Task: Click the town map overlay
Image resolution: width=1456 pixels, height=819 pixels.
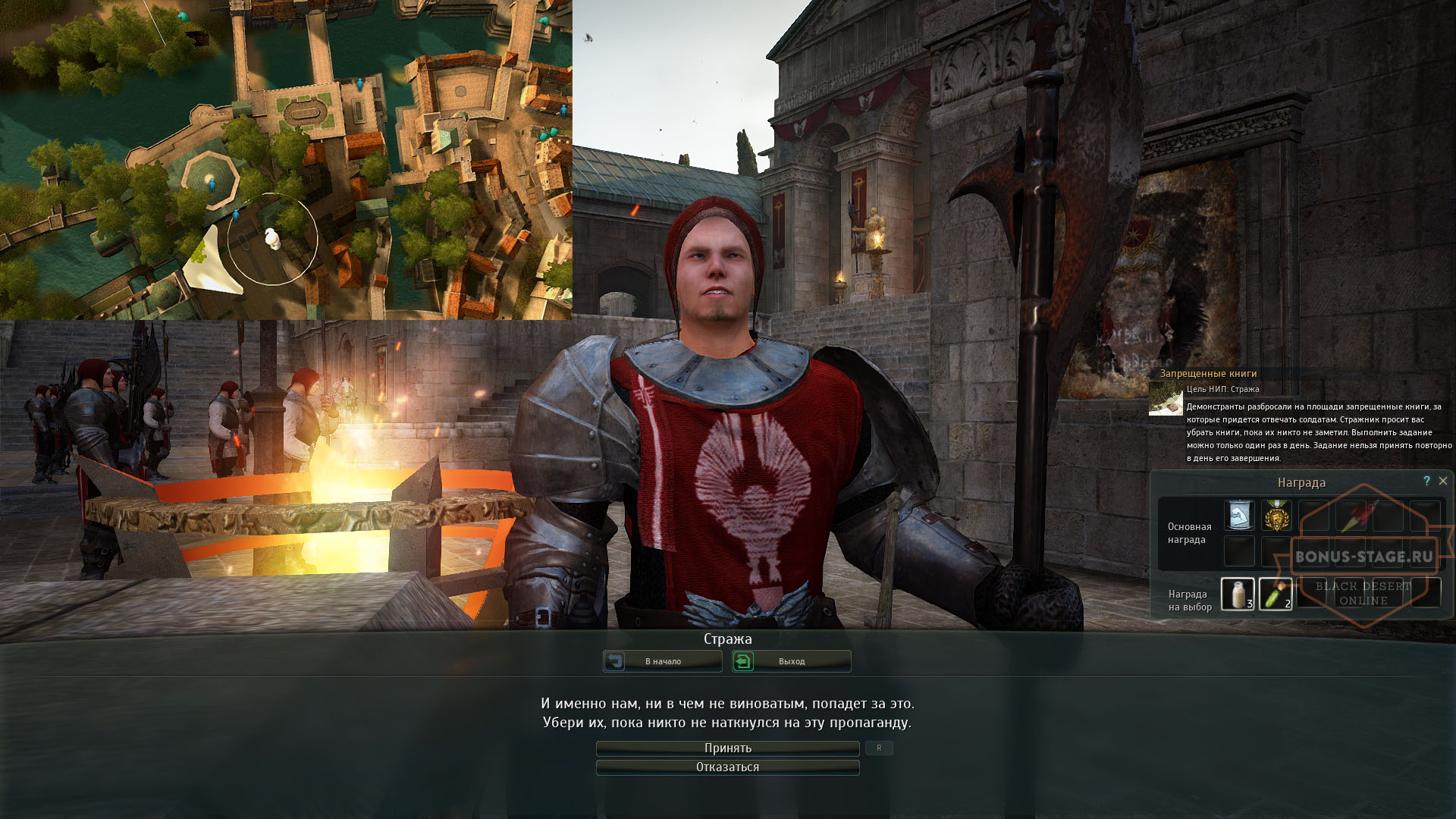Action: point(286,159)
